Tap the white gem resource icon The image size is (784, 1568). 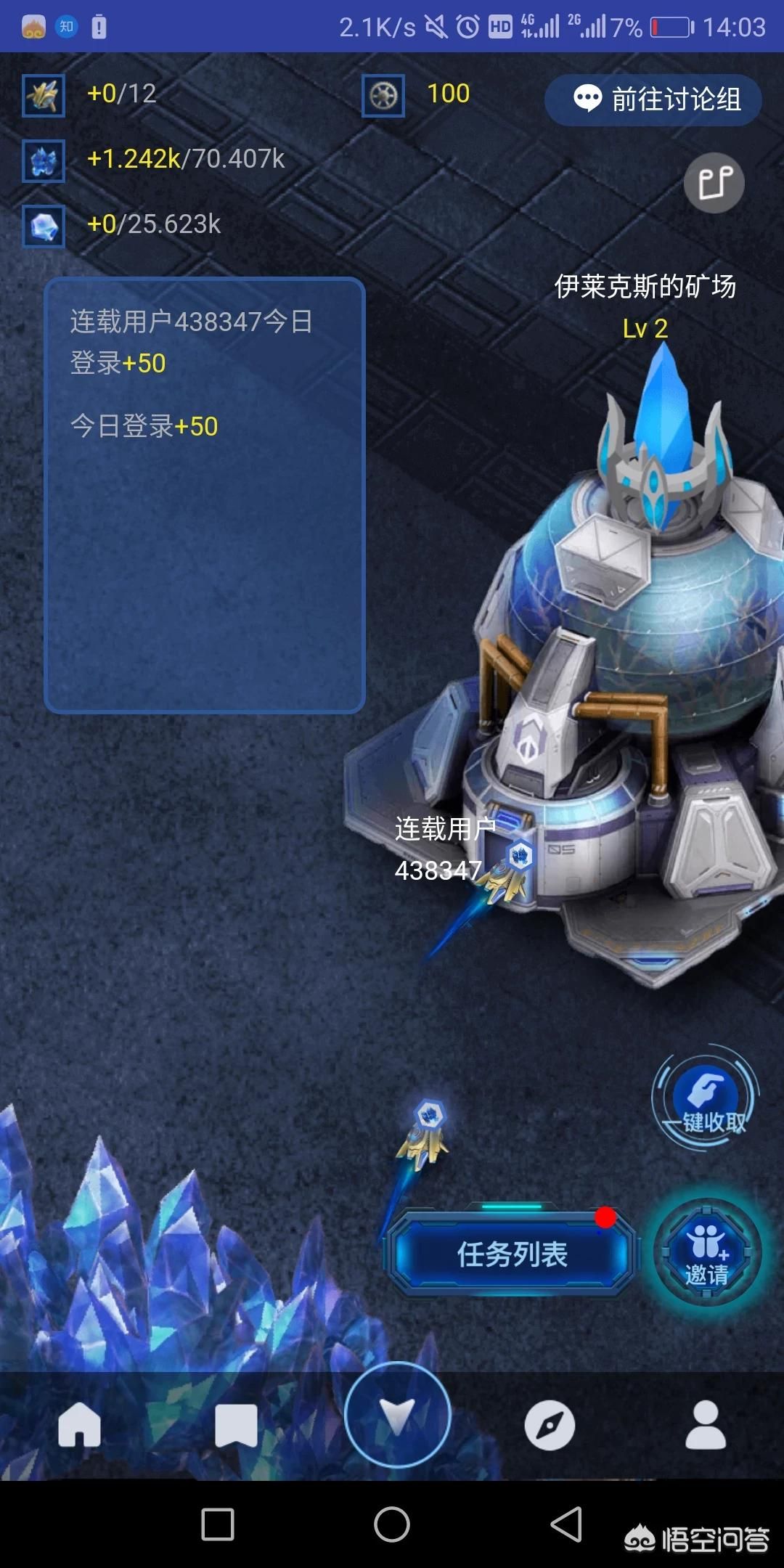pos(44,226)
